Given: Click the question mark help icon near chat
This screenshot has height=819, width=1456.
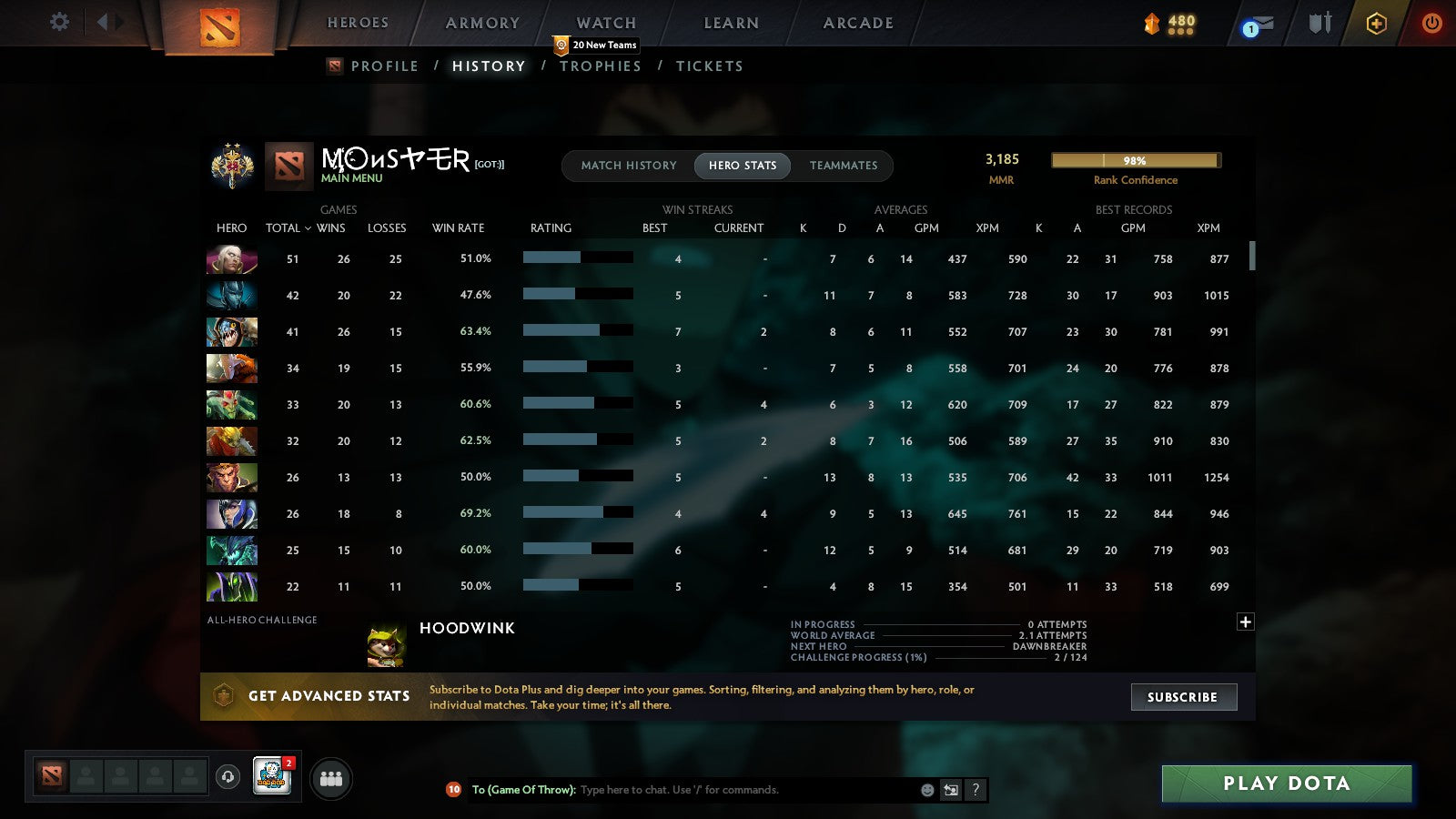Looking at the screenshot, I should (x=975, y=790).
